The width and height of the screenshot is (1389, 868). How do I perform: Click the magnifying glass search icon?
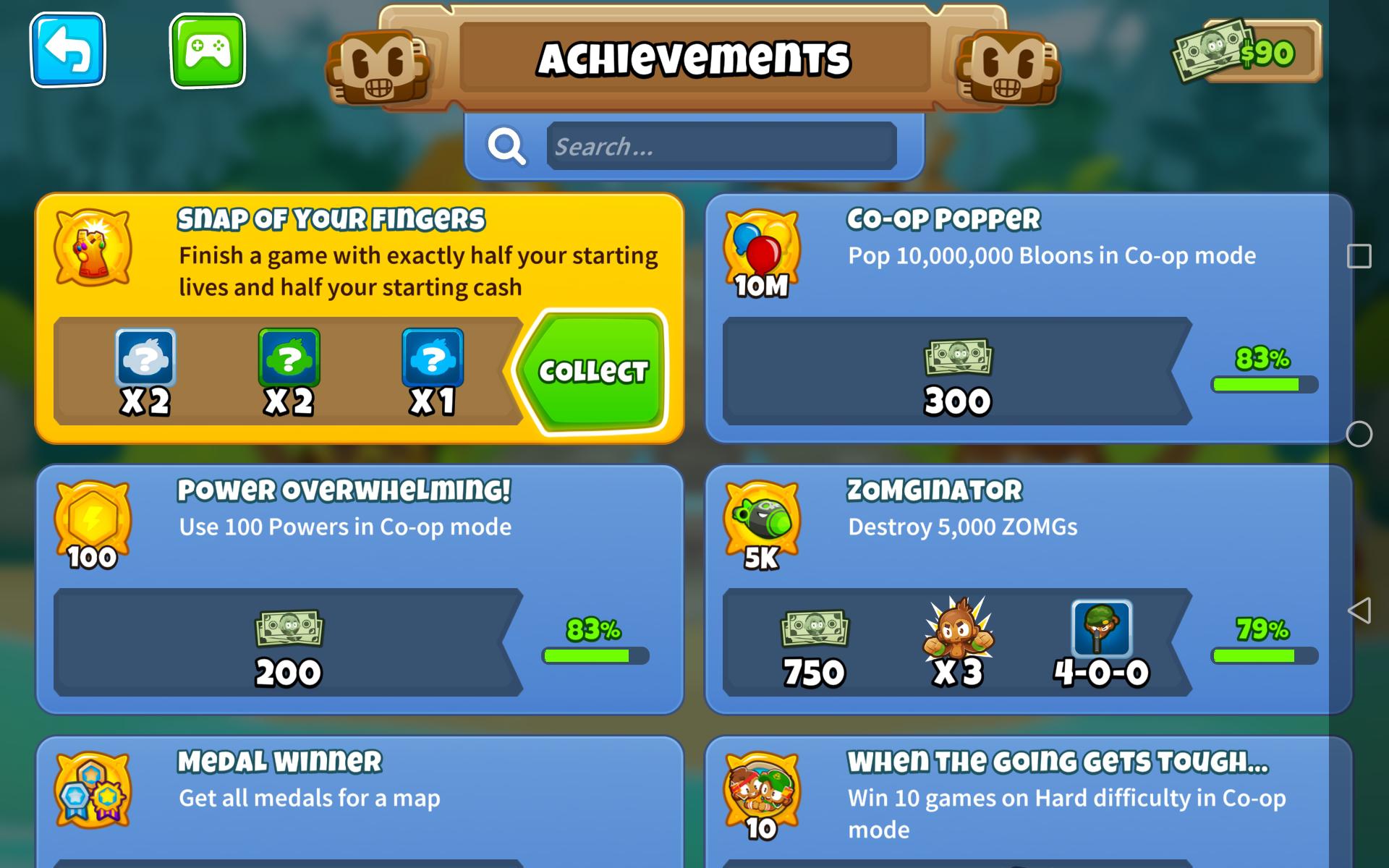tap(506, 146)
